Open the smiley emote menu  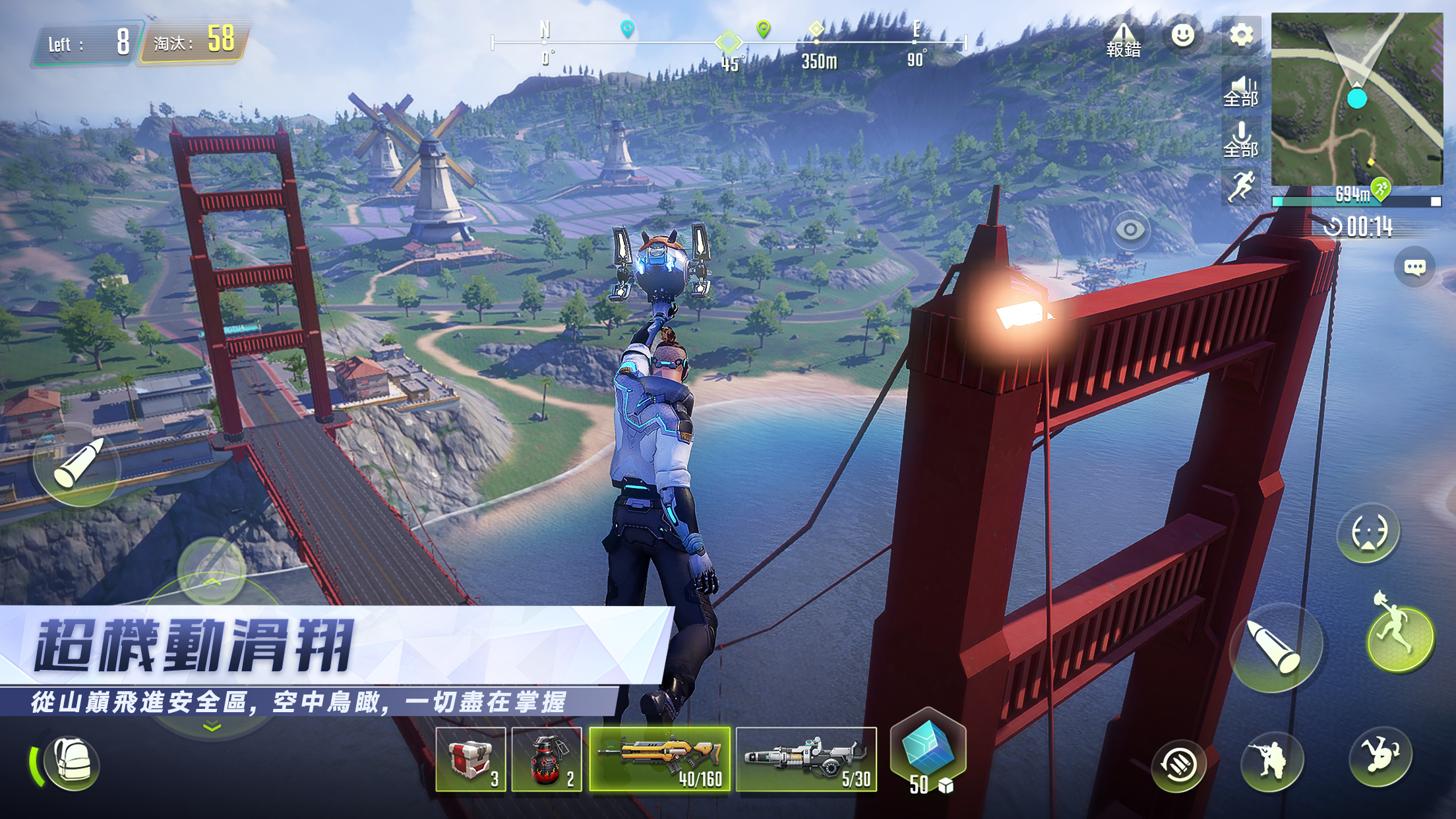click(x=1182, y=36)
